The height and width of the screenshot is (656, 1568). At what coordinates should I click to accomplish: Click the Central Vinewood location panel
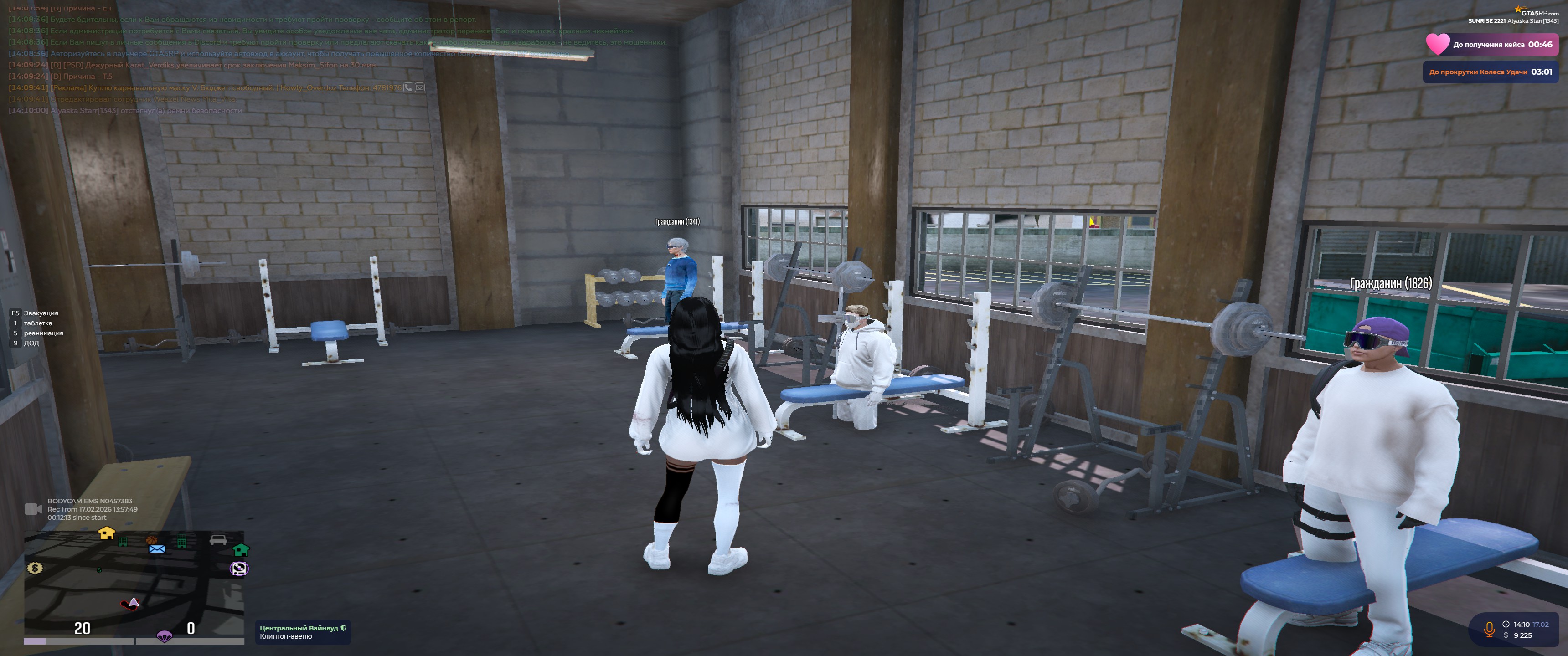click(x=303, y=632)
